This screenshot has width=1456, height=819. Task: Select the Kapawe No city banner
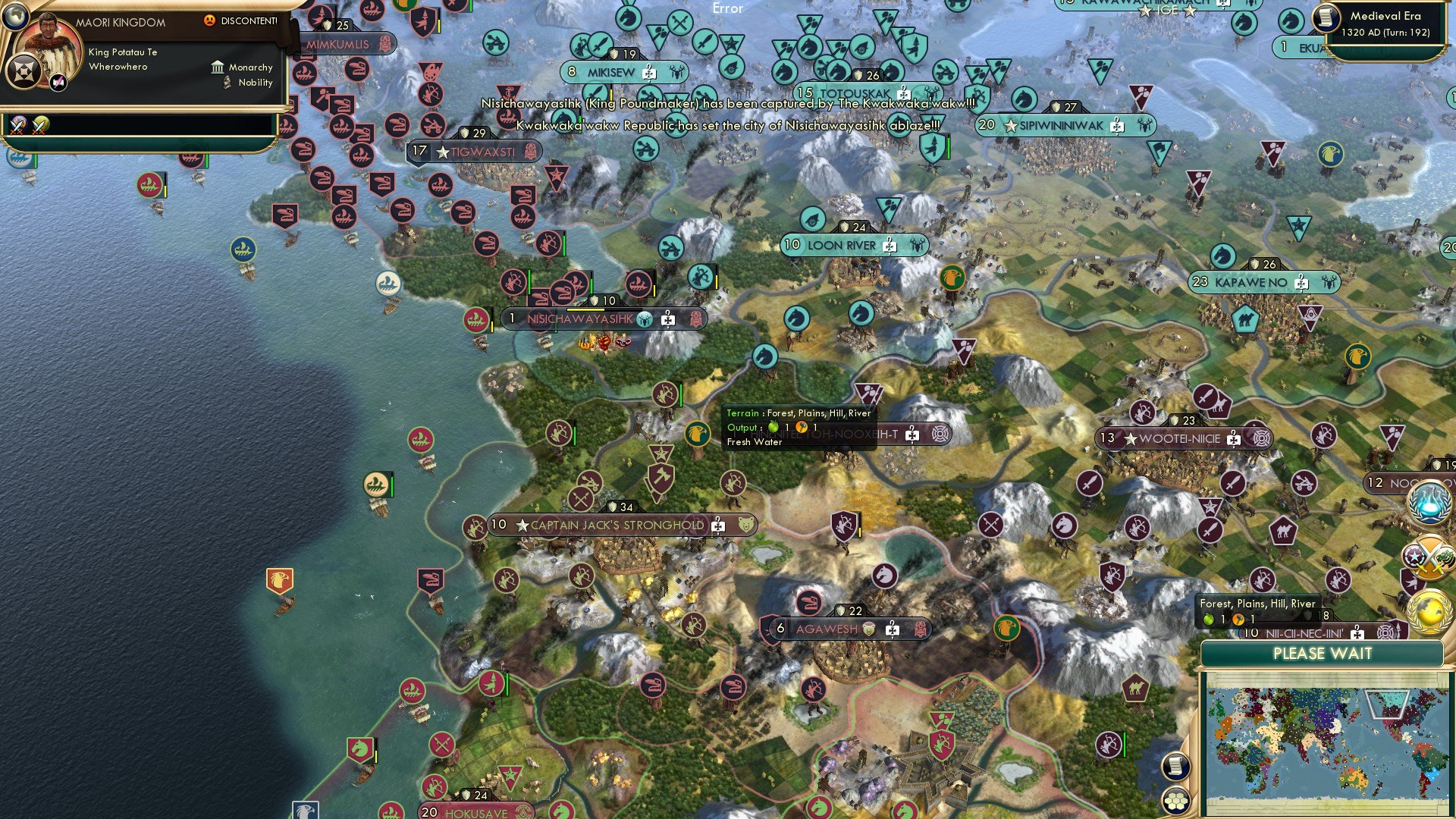[x=1250, y=282]
